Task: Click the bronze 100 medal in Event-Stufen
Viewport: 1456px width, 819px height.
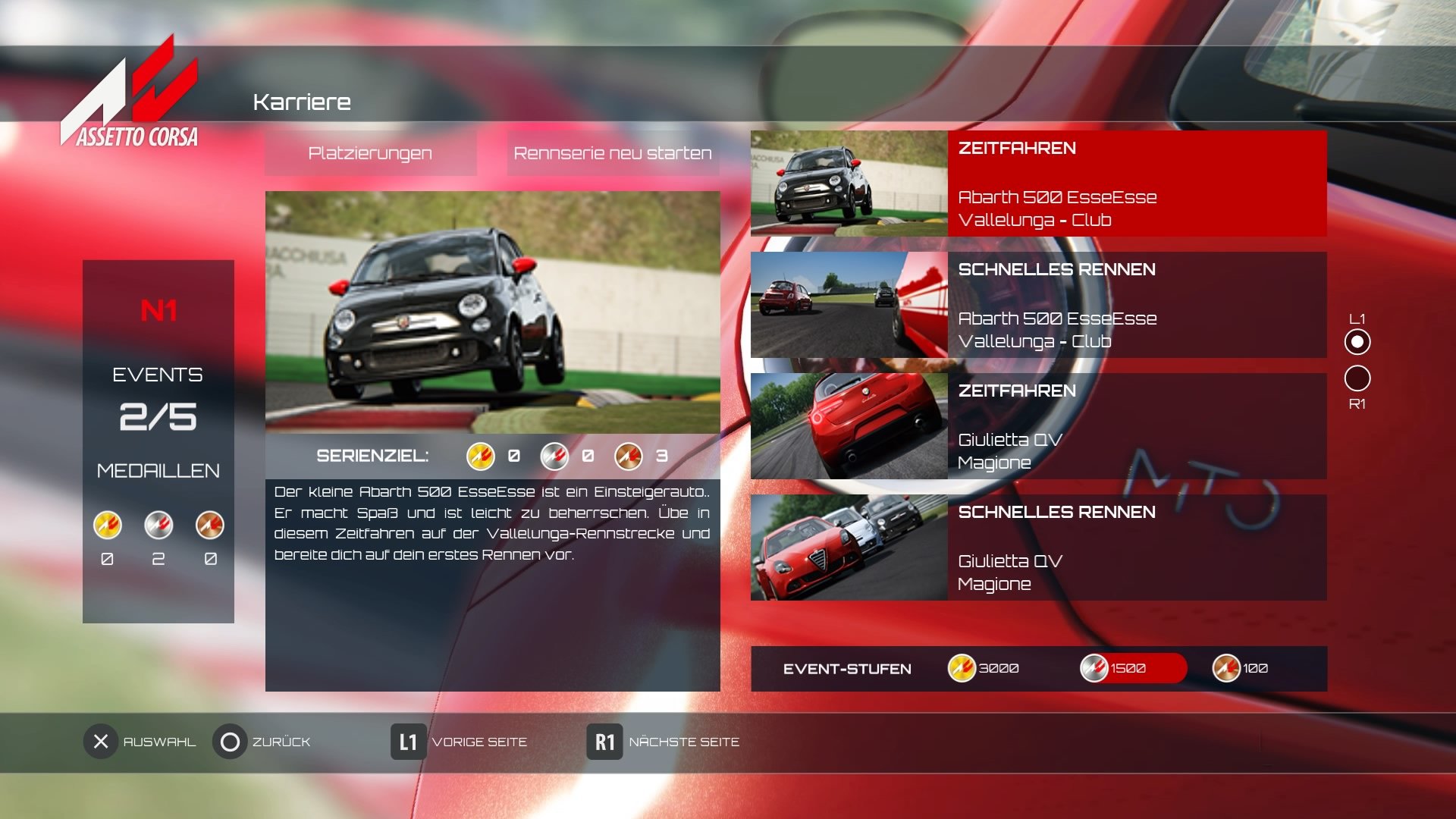Action: pos(1228,668)
